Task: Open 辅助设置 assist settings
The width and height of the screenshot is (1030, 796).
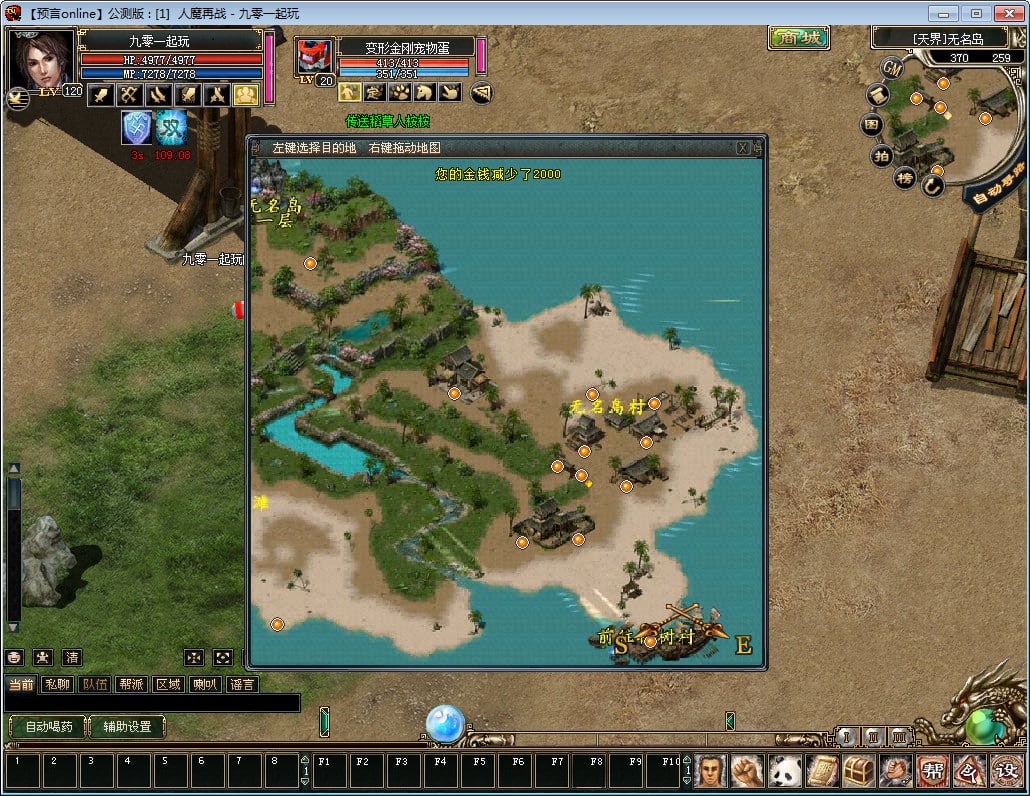Action: pyautogui.click(x=127, y=727)
